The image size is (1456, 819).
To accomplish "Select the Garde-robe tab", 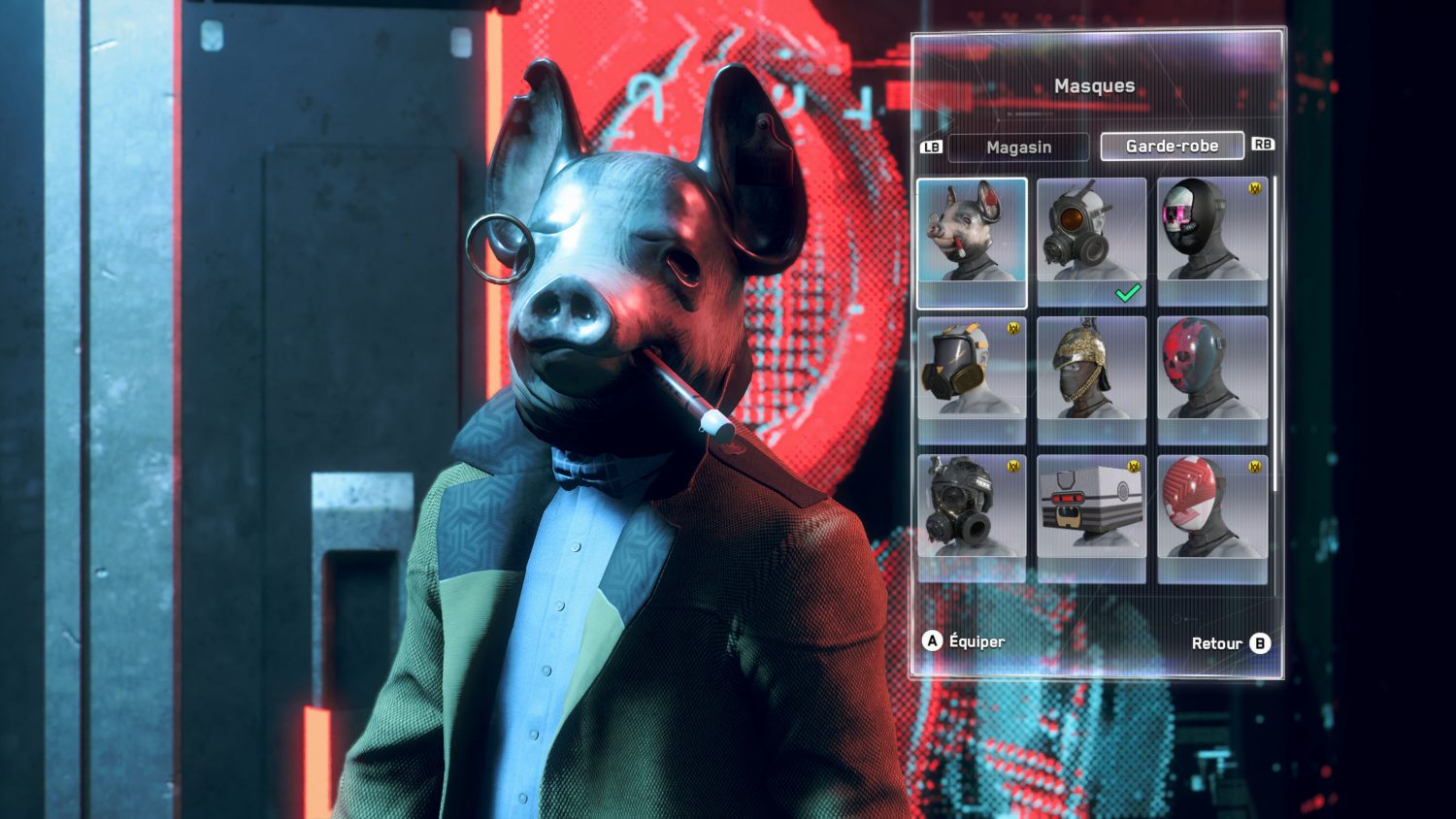I will (1172, 146).
